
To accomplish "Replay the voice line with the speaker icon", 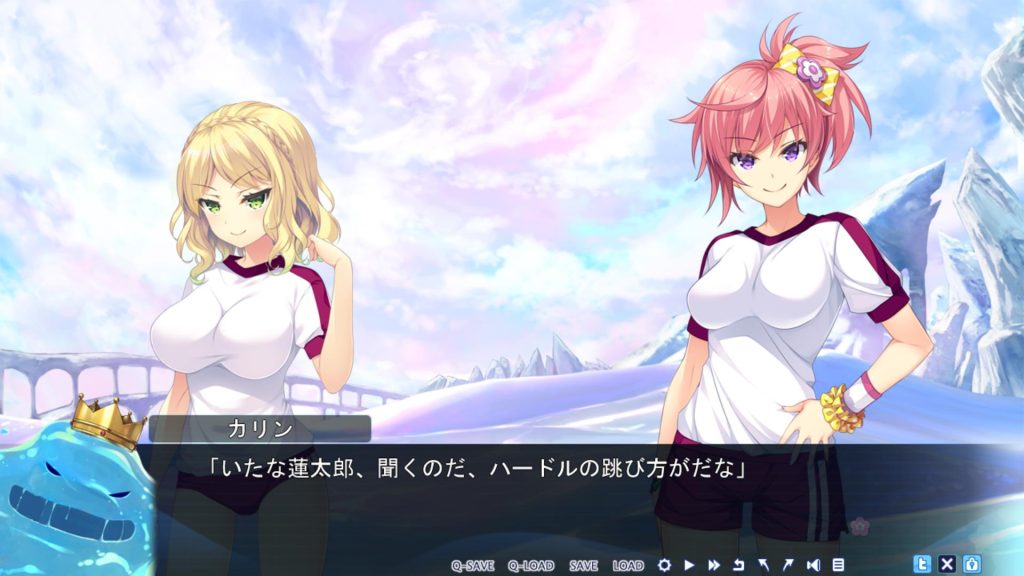I will (813, 565).
